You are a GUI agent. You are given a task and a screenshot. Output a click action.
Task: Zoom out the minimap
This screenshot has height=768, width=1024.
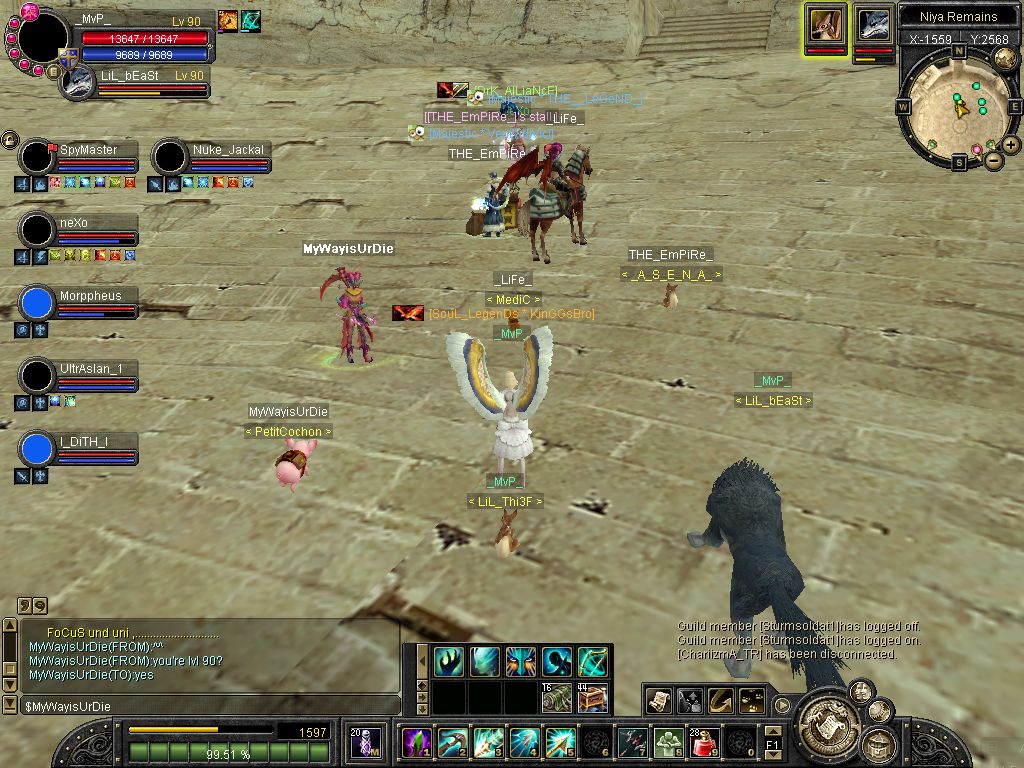993,160
